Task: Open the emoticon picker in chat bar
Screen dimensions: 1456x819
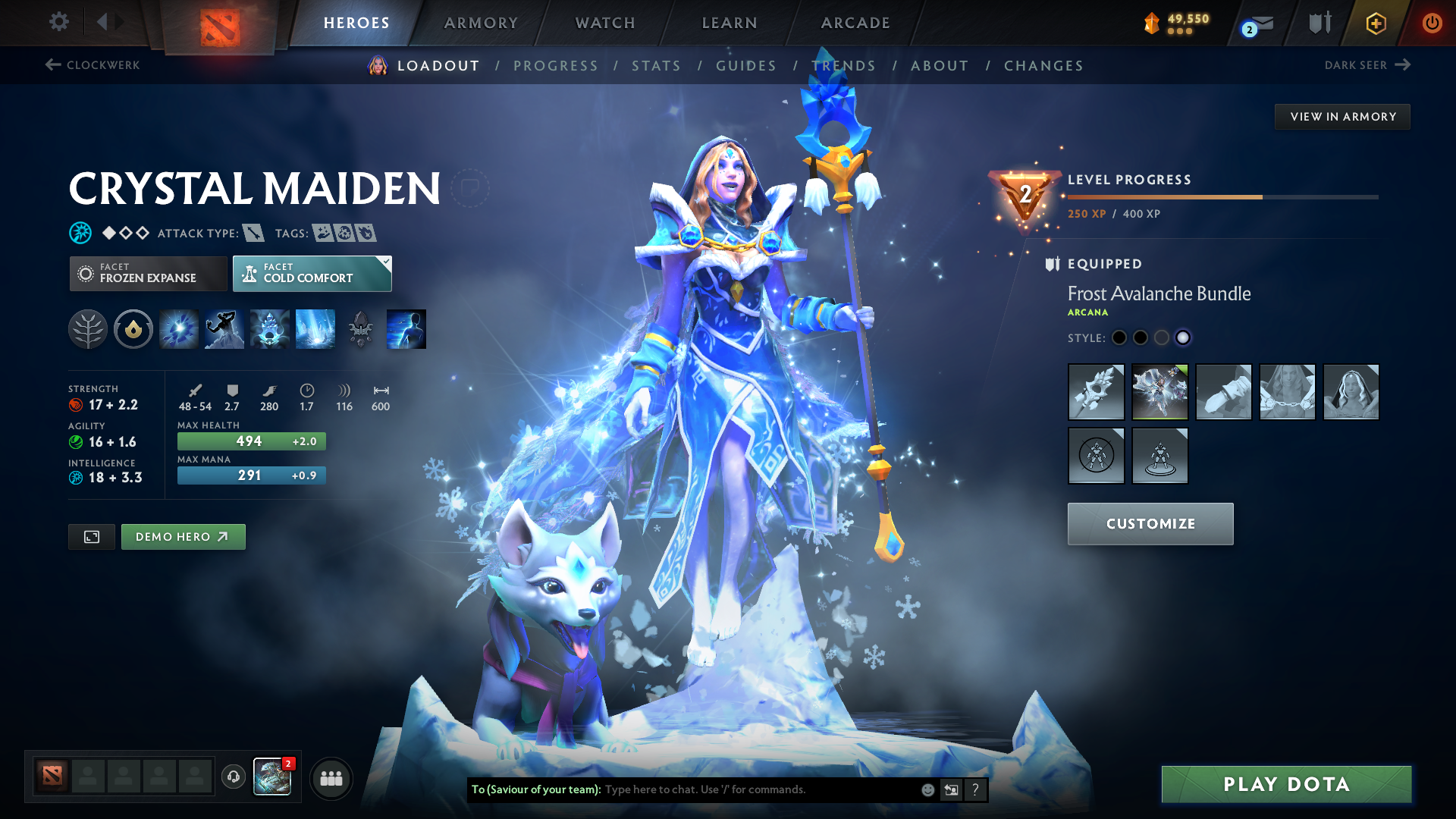Action: pos(927,789)
